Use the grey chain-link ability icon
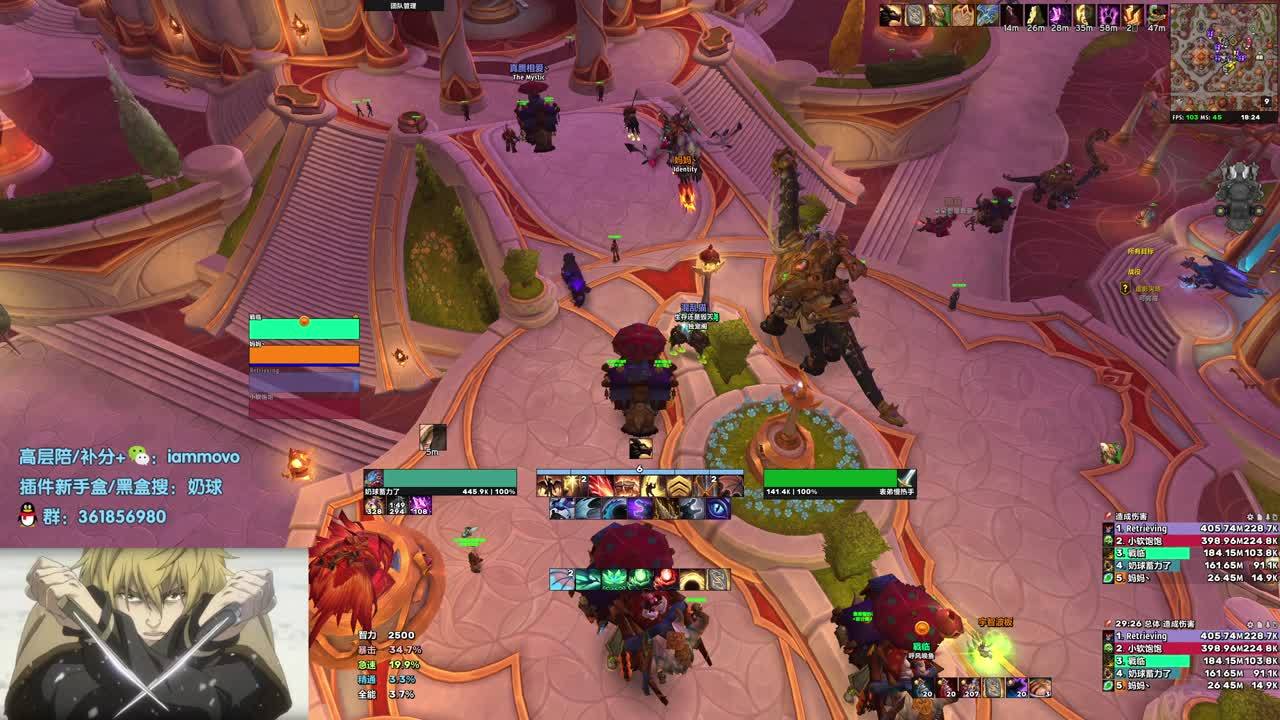This screenshot has width=1280, height=720. click(x=718, y=580)
